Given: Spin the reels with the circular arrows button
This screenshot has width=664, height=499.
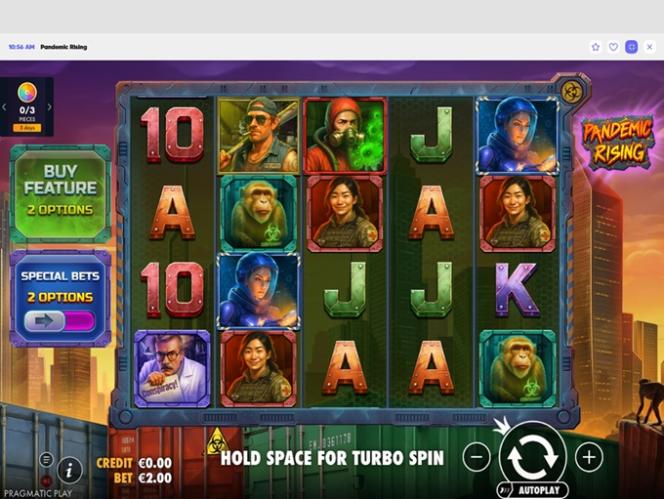Looking at the screenshot, I should point(532,456).
